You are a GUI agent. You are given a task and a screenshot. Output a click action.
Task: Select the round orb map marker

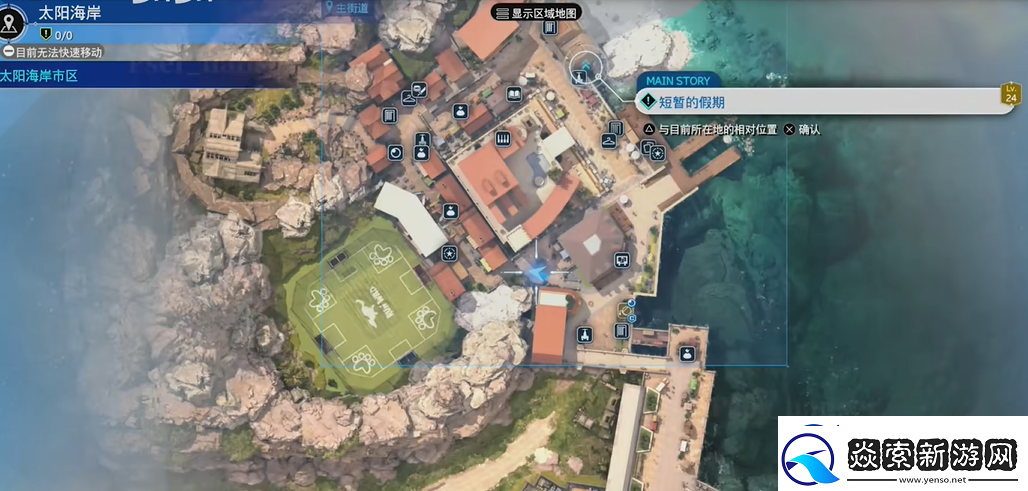(x=396, y=153)
